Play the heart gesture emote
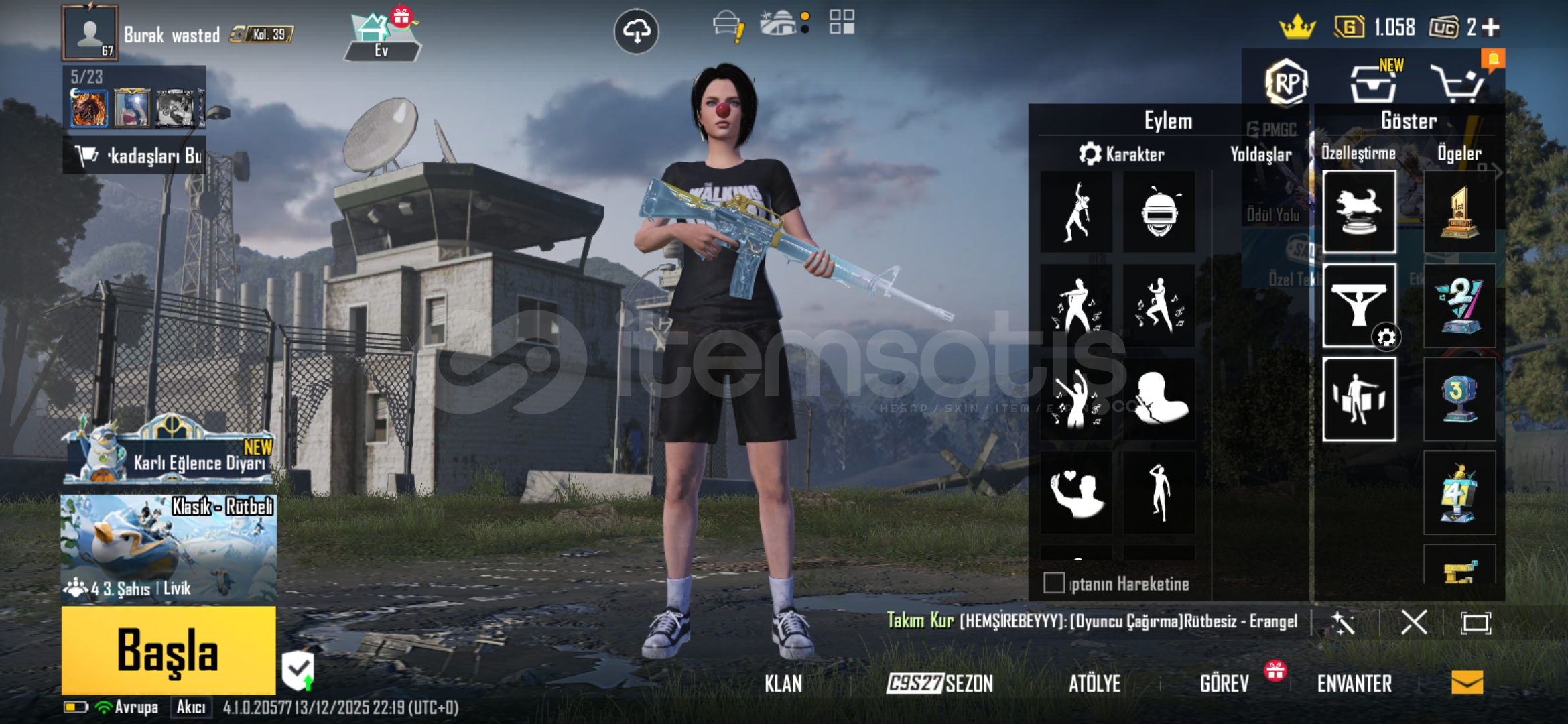1568x724 pixels. click(1076, 493)
